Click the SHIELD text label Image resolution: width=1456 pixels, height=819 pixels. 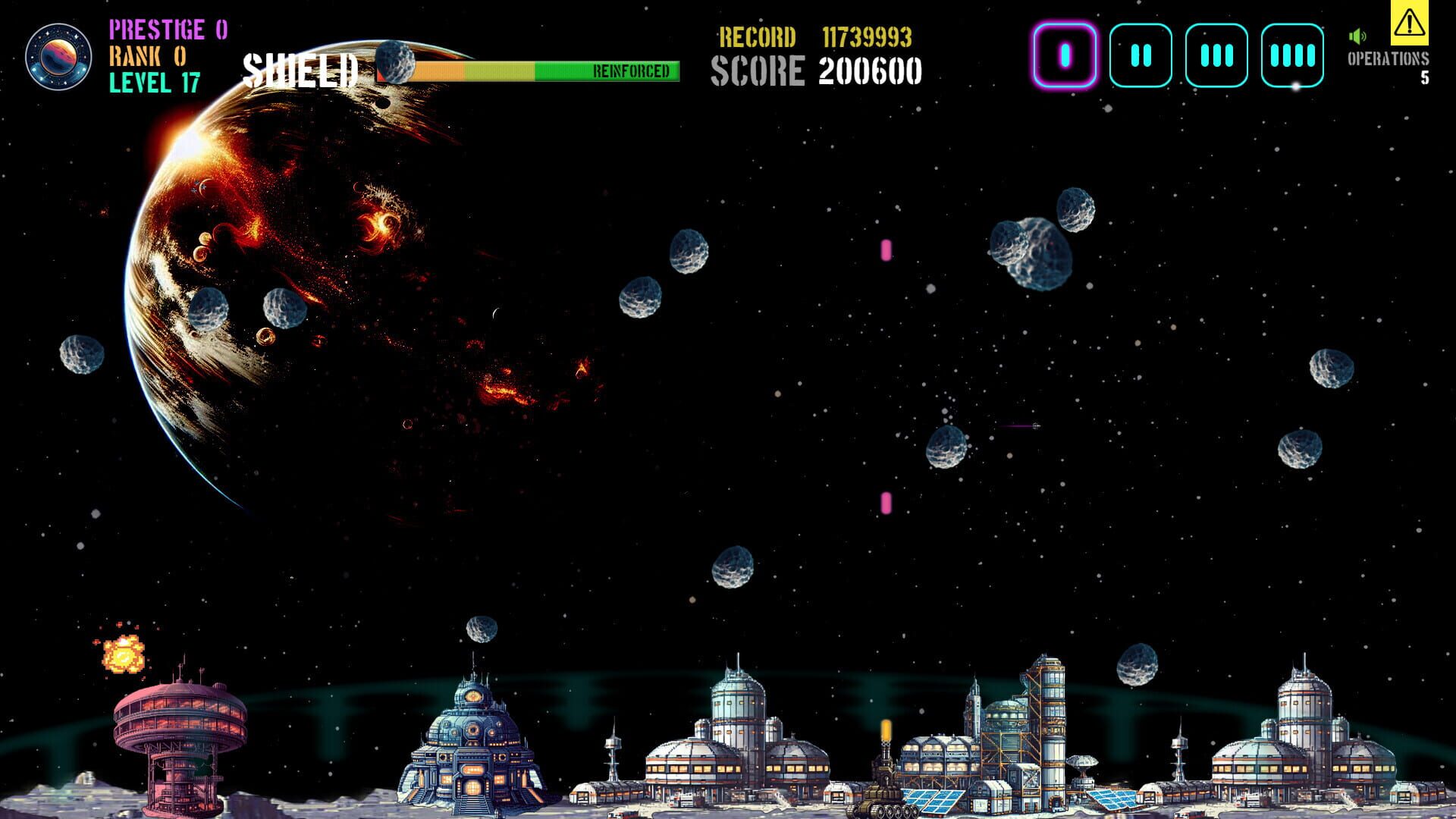300,69
